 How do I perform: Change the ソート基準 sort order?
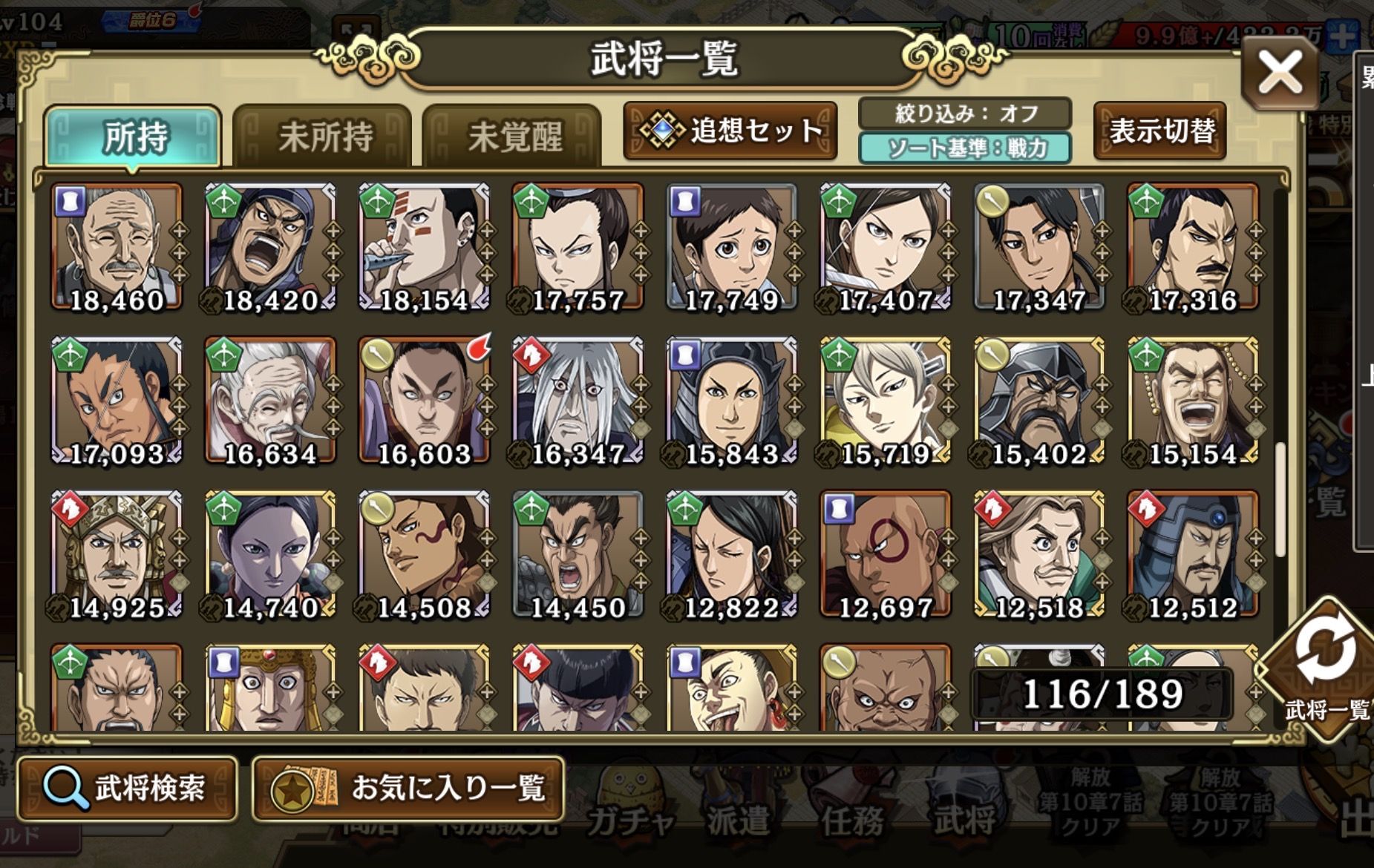click(964, 148)
